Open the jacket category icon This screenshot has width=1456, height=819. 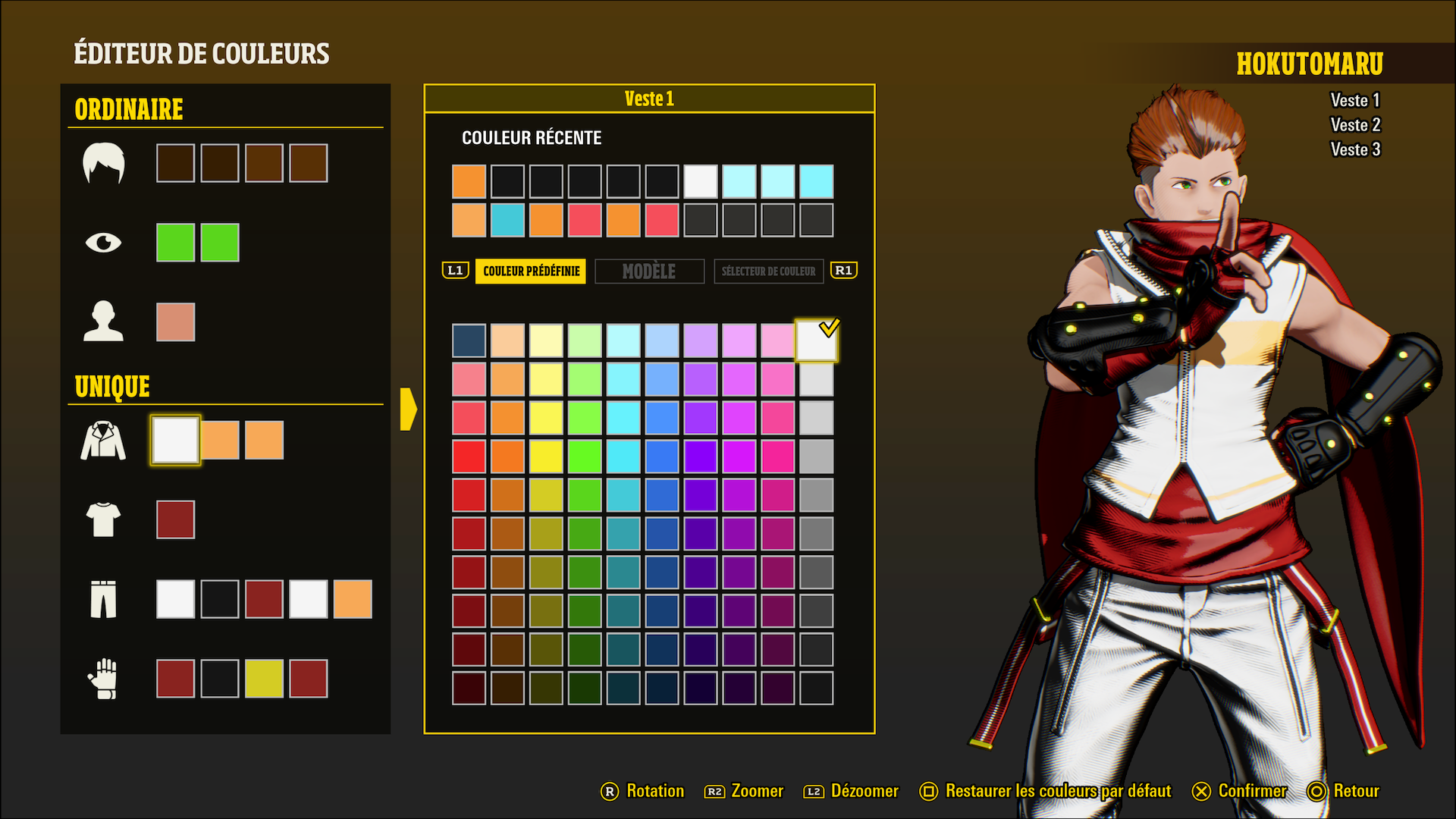click(103, 441)
